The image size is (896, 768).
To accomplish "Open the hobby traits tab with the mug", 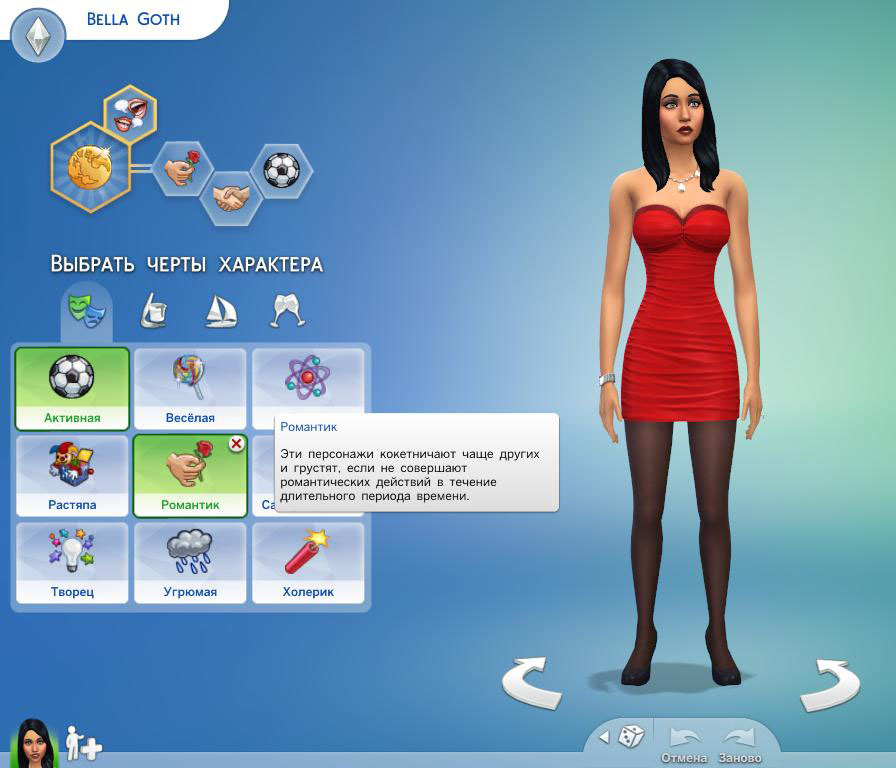I will (153, 311).
